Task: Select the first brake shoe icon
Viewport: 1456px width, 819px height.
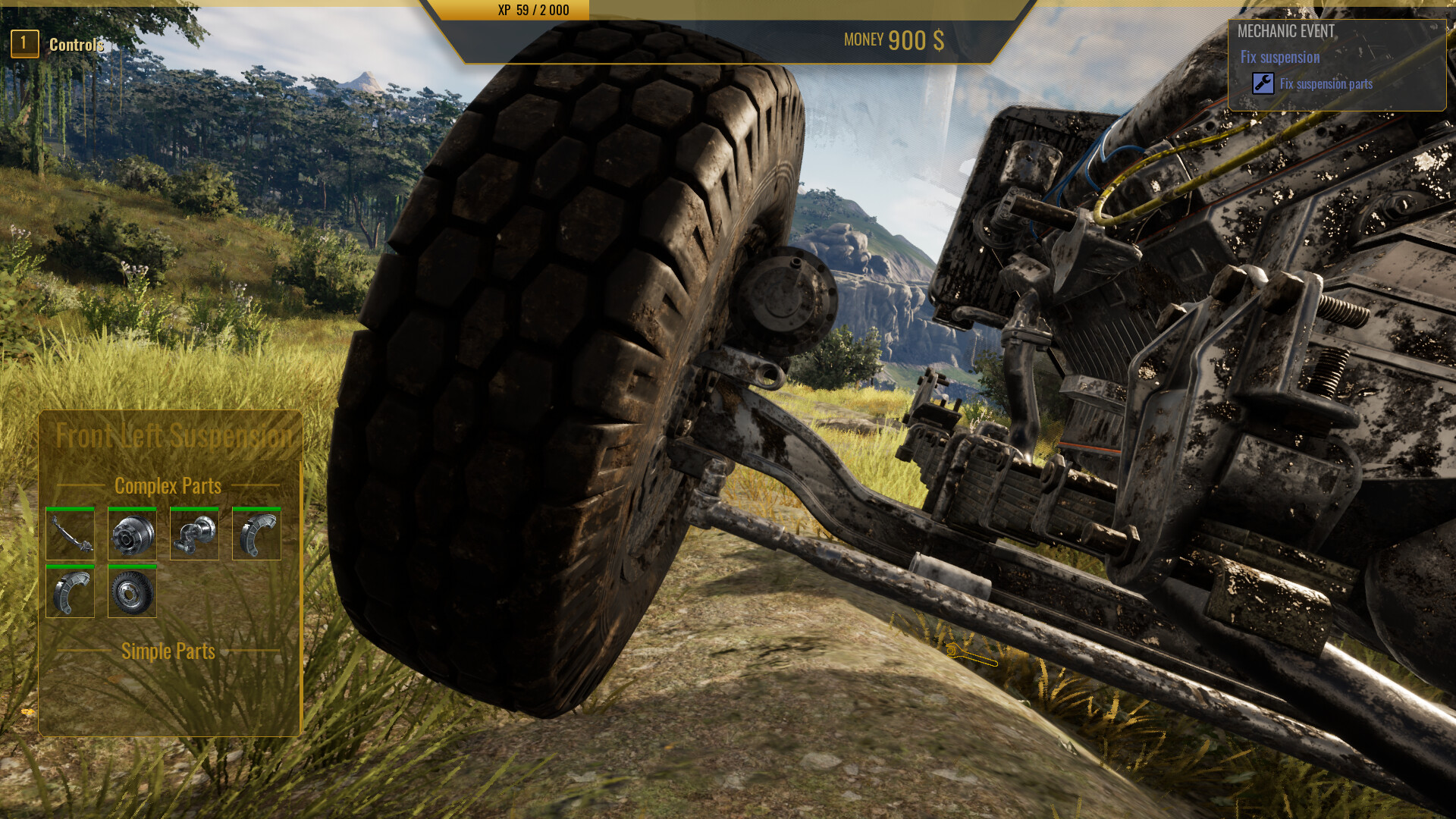Action: click(256, 533)
